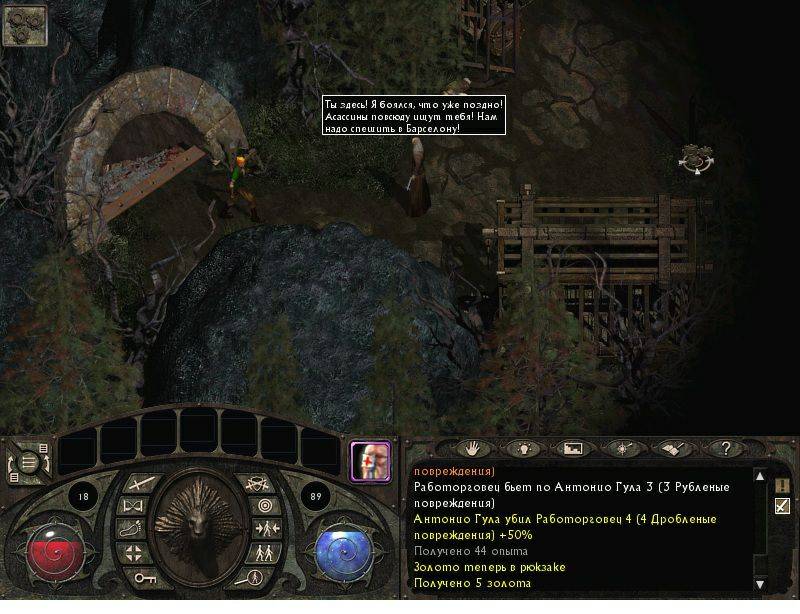Open help with the question mark button
The height and width of the screenshot is (614, 800).
pos(726,449)
